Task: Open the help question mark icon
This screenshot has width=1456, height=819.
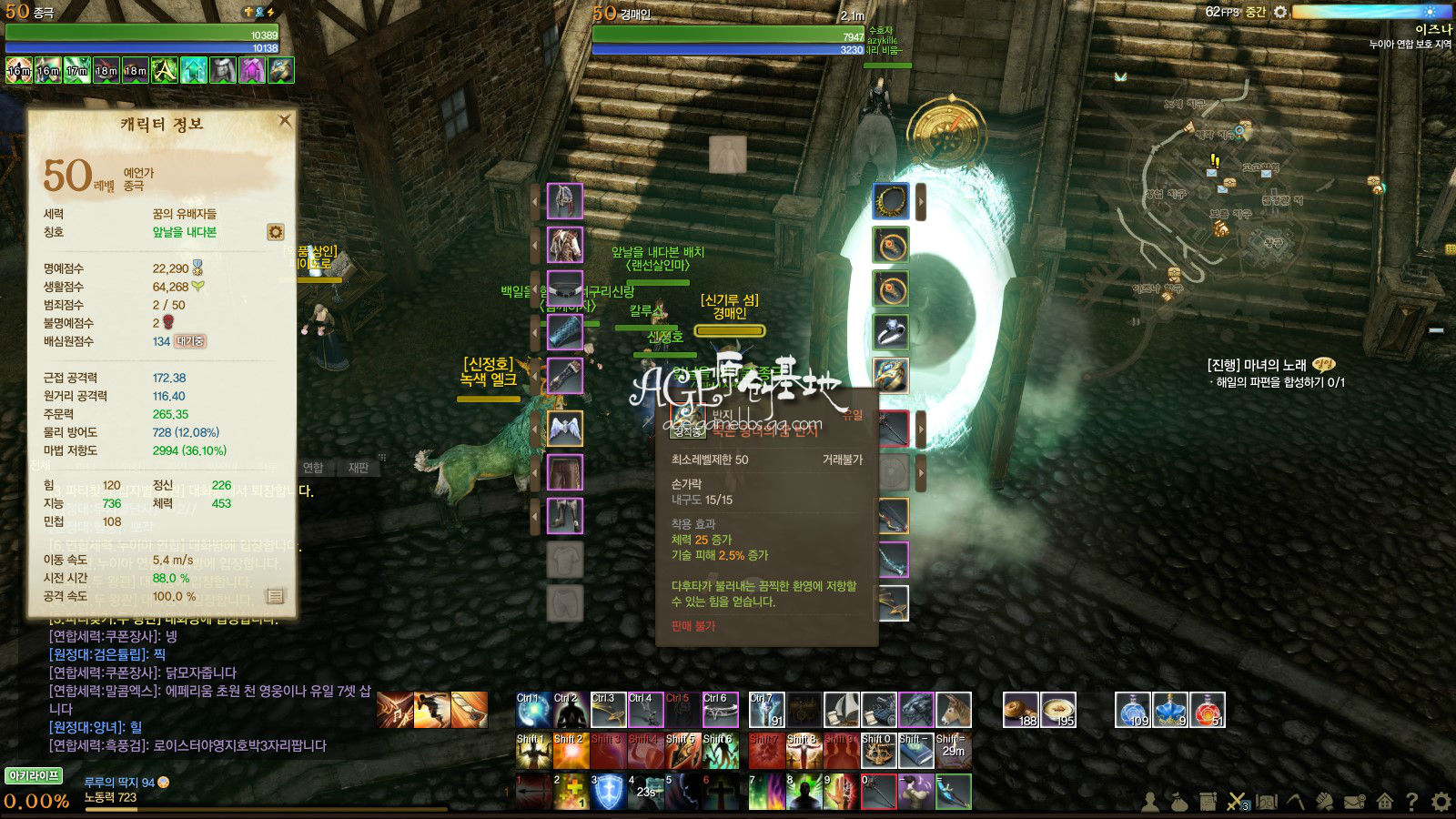Action: 1411,802
